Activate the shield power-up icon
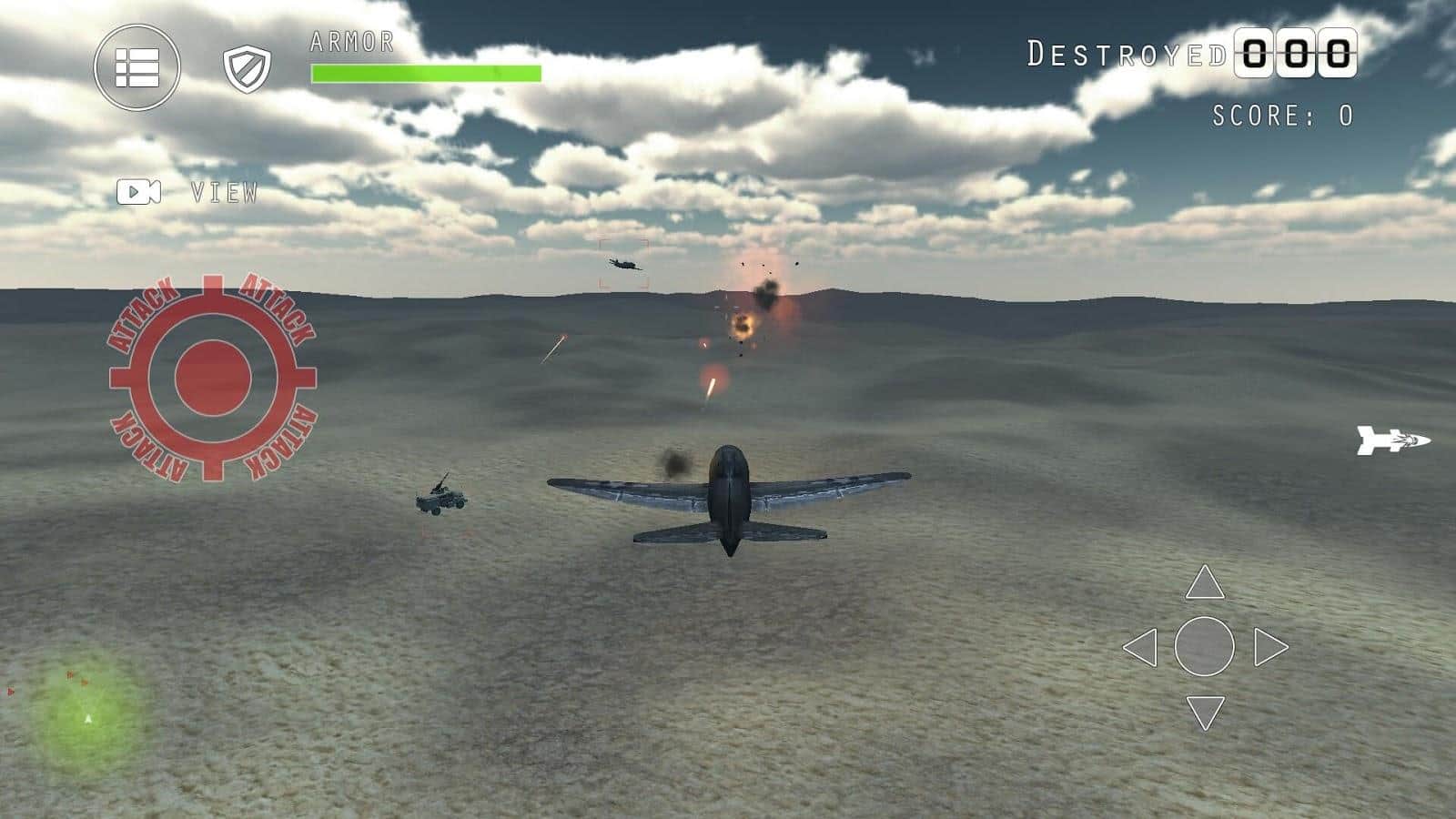Viewport: 1456px width, 819px height. tap(247, 68)
